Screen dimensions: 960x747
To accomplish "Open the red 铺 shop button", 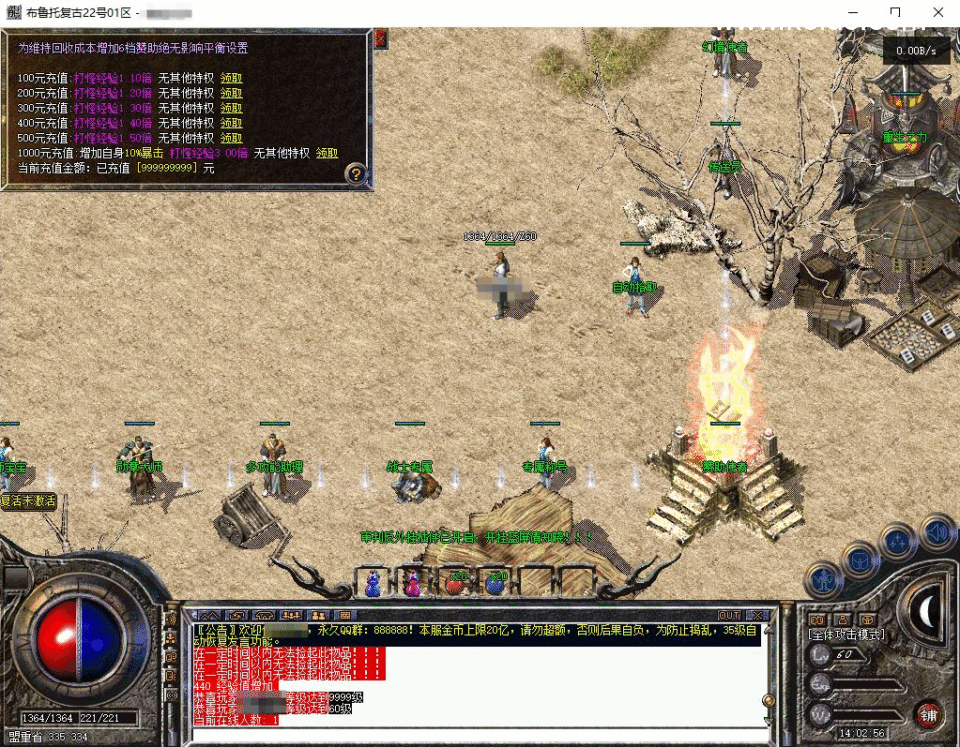I will pyautogui.click(x=927, y=714).
